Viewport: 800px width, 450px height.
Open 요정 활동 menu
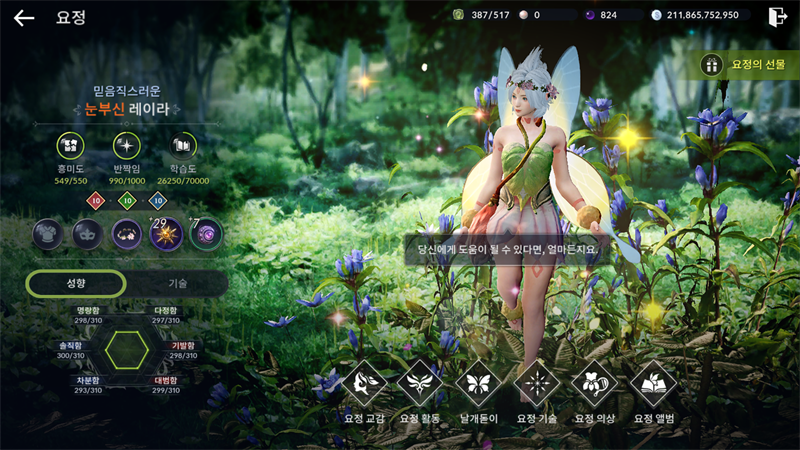point(420,383)
